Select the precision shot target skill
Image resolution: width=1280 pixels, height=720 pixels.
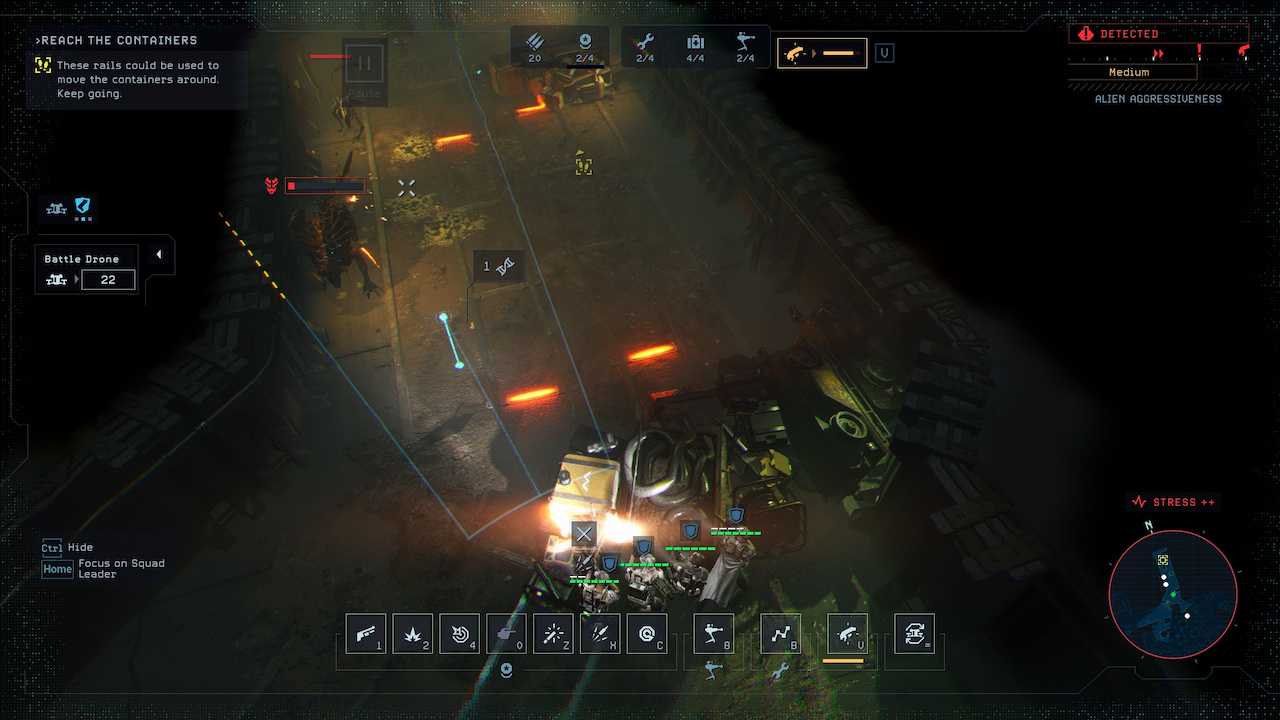(460, 633)
